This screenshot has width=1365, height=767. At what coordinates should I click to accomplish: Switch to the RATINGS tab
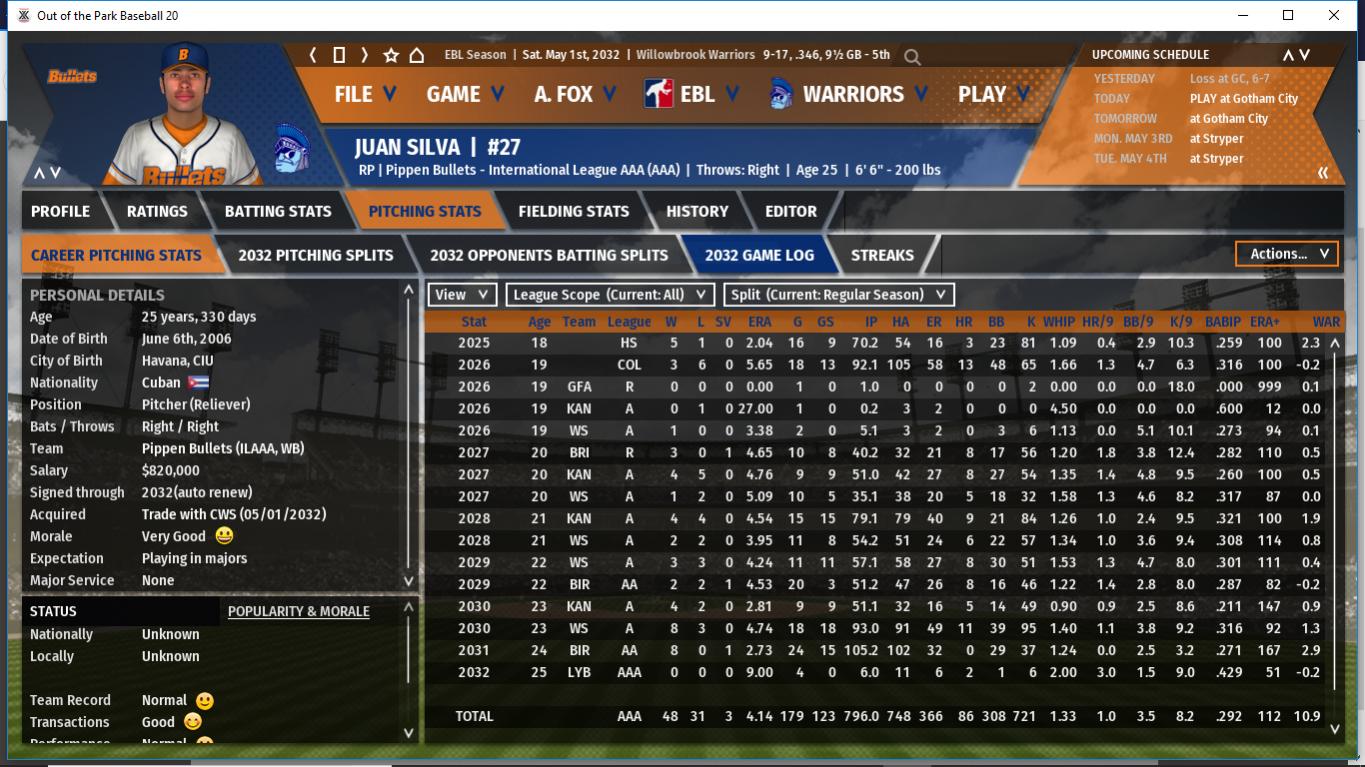(157, 211)
